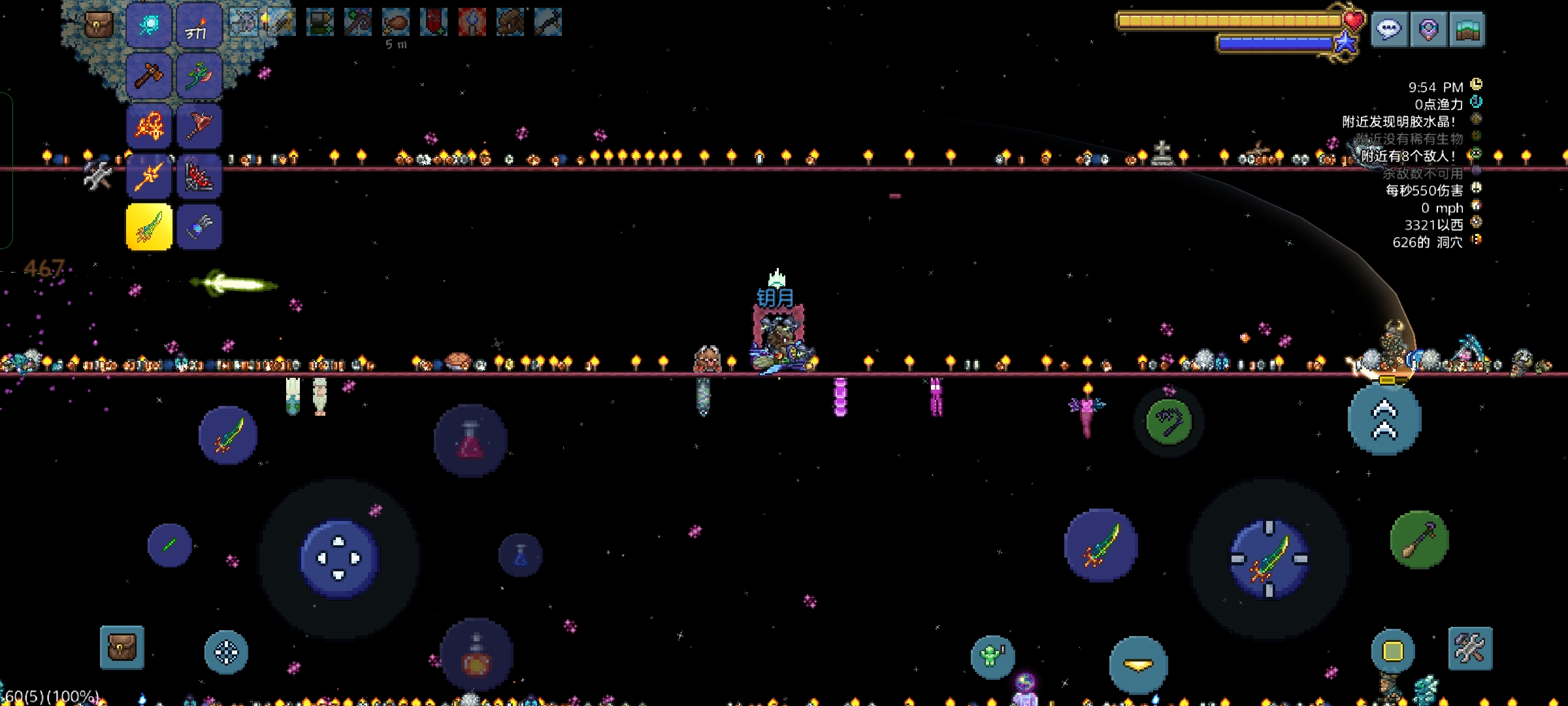Open the bottom-left inventory chest button
The height and width of the screenshot is (706, 1568).
[122, 648]
